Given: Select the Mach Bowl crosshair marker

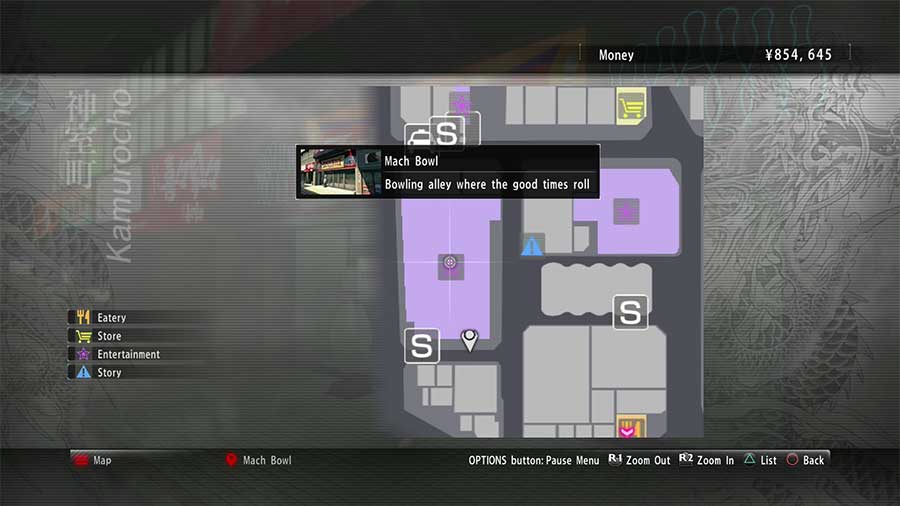Looking at the screenshot, I should pos(450,263).
